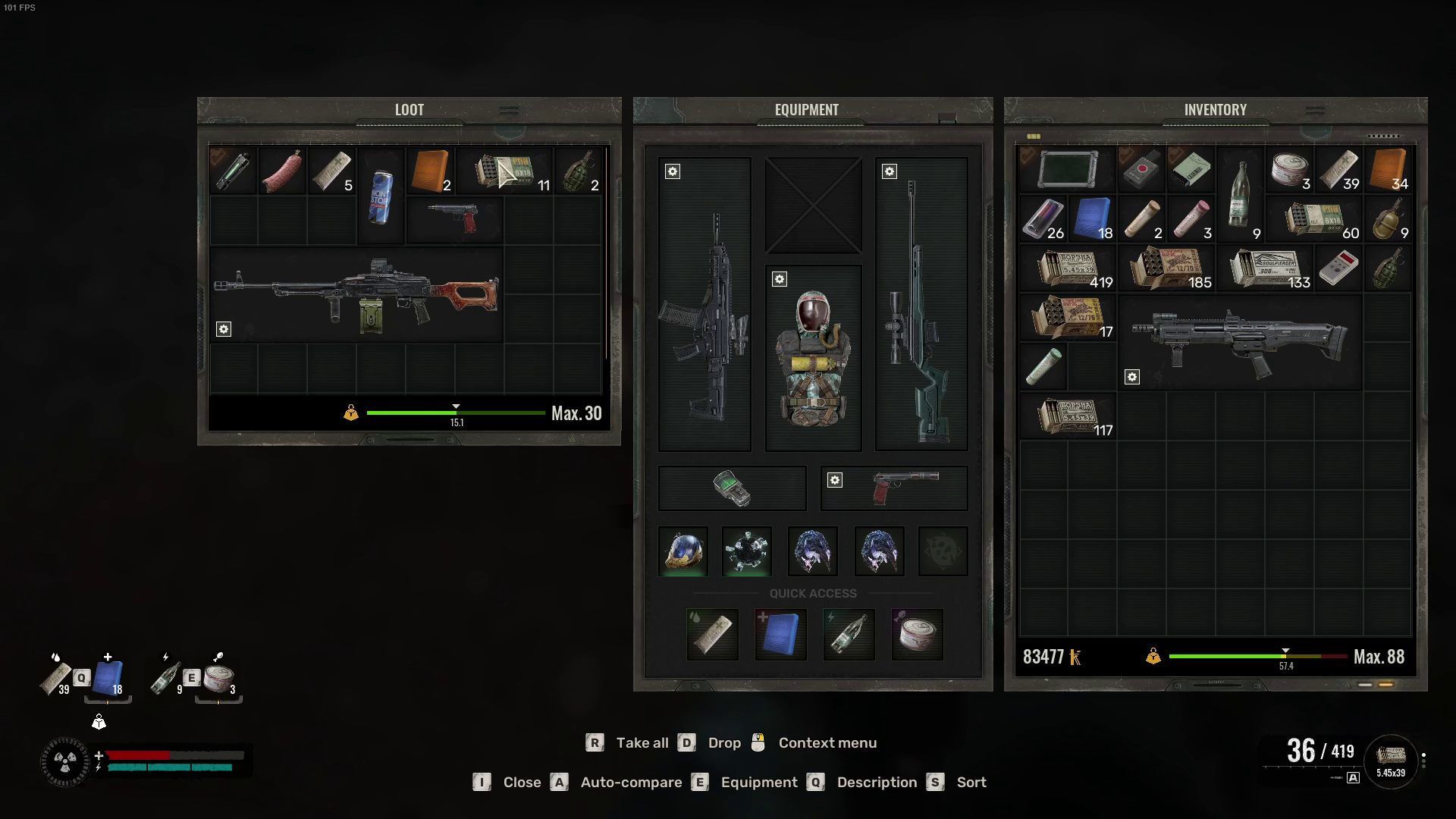Choose the equipped armor suit
1456x819 pixels.
[x=813, y=357]
